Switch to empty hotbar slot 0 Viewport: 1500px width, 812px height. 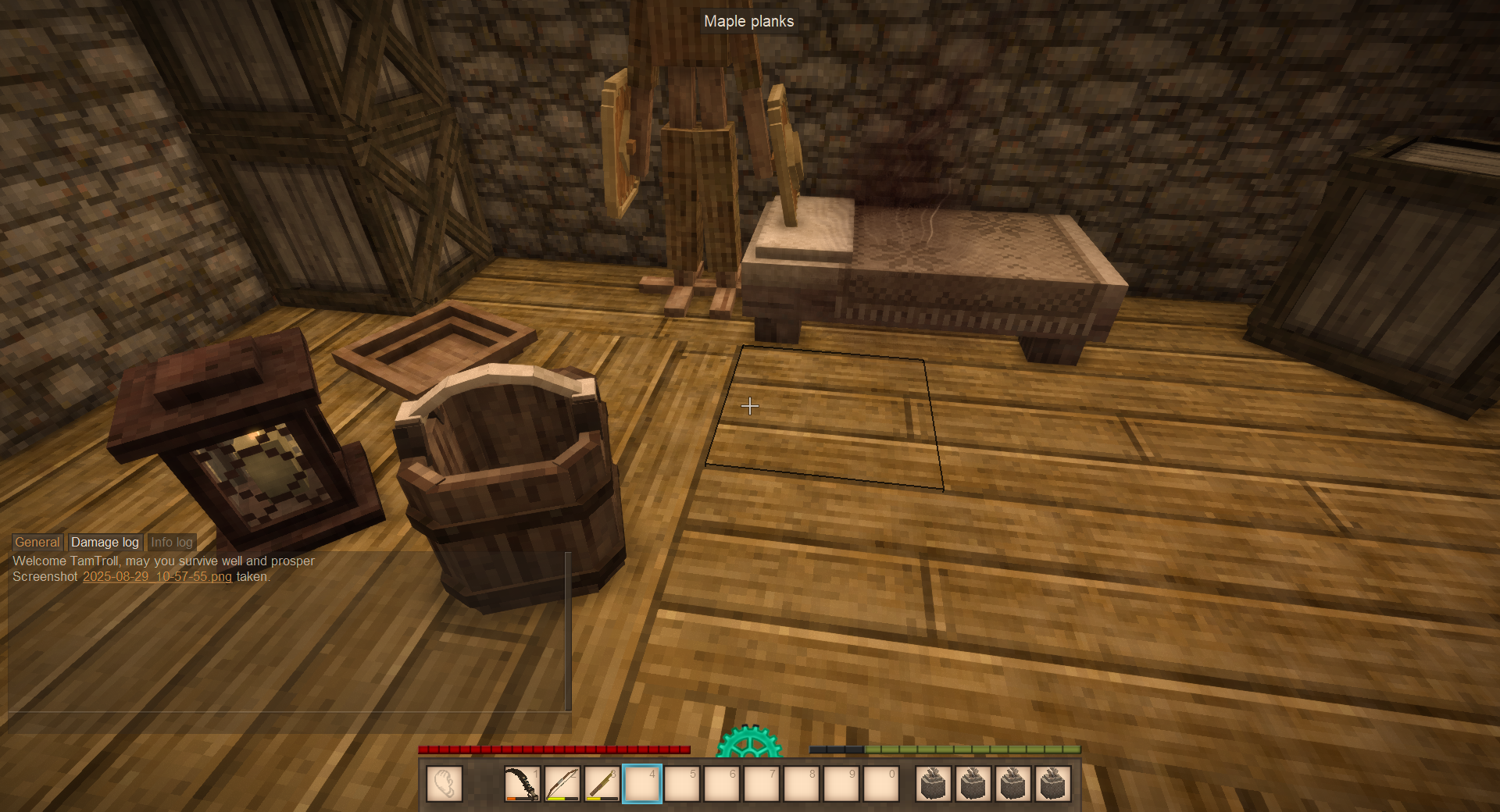[x=881, y=784]
